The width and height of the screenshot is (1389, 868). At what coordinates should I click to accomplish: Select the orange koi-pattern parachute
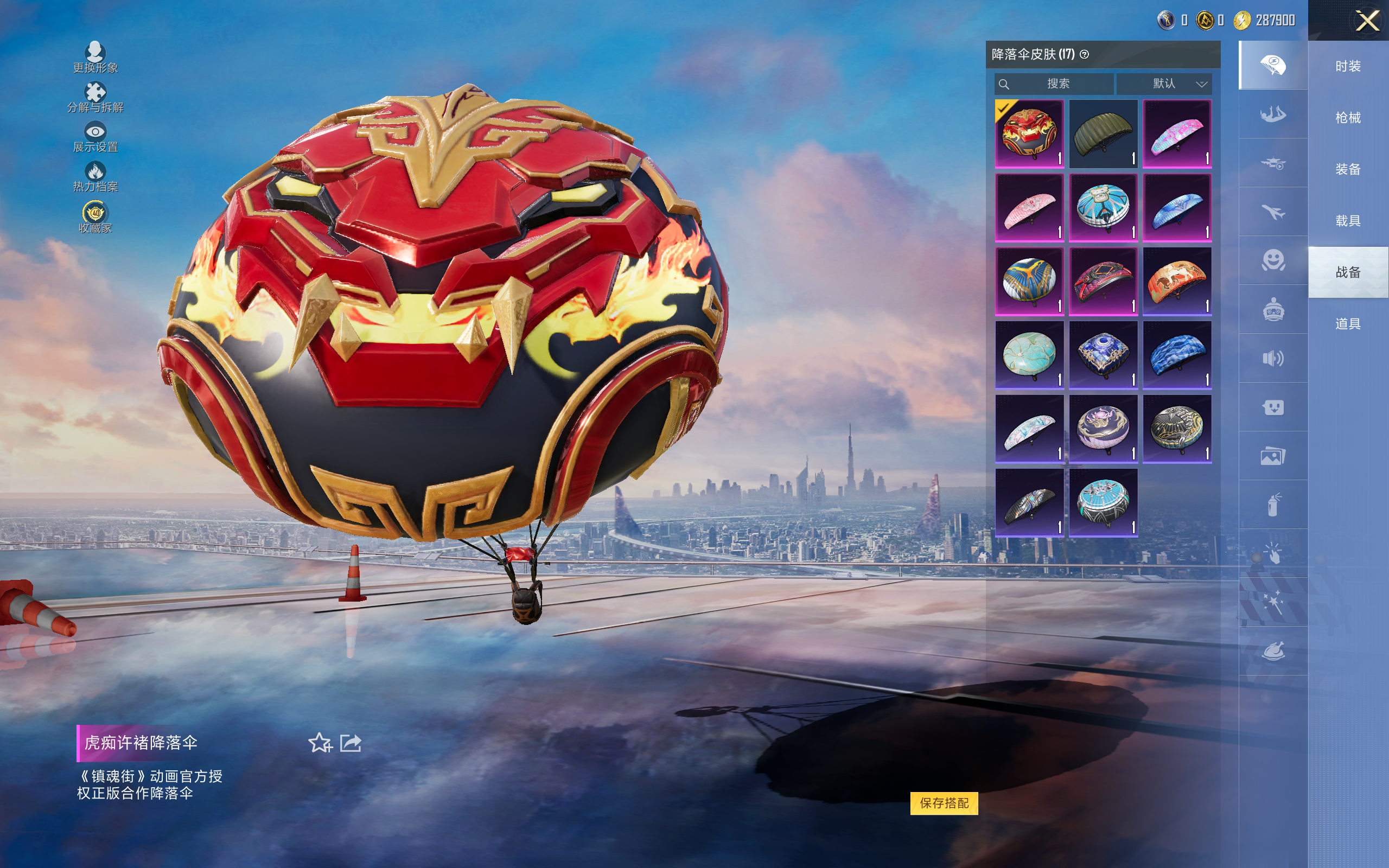click(x=1177, y=282)
